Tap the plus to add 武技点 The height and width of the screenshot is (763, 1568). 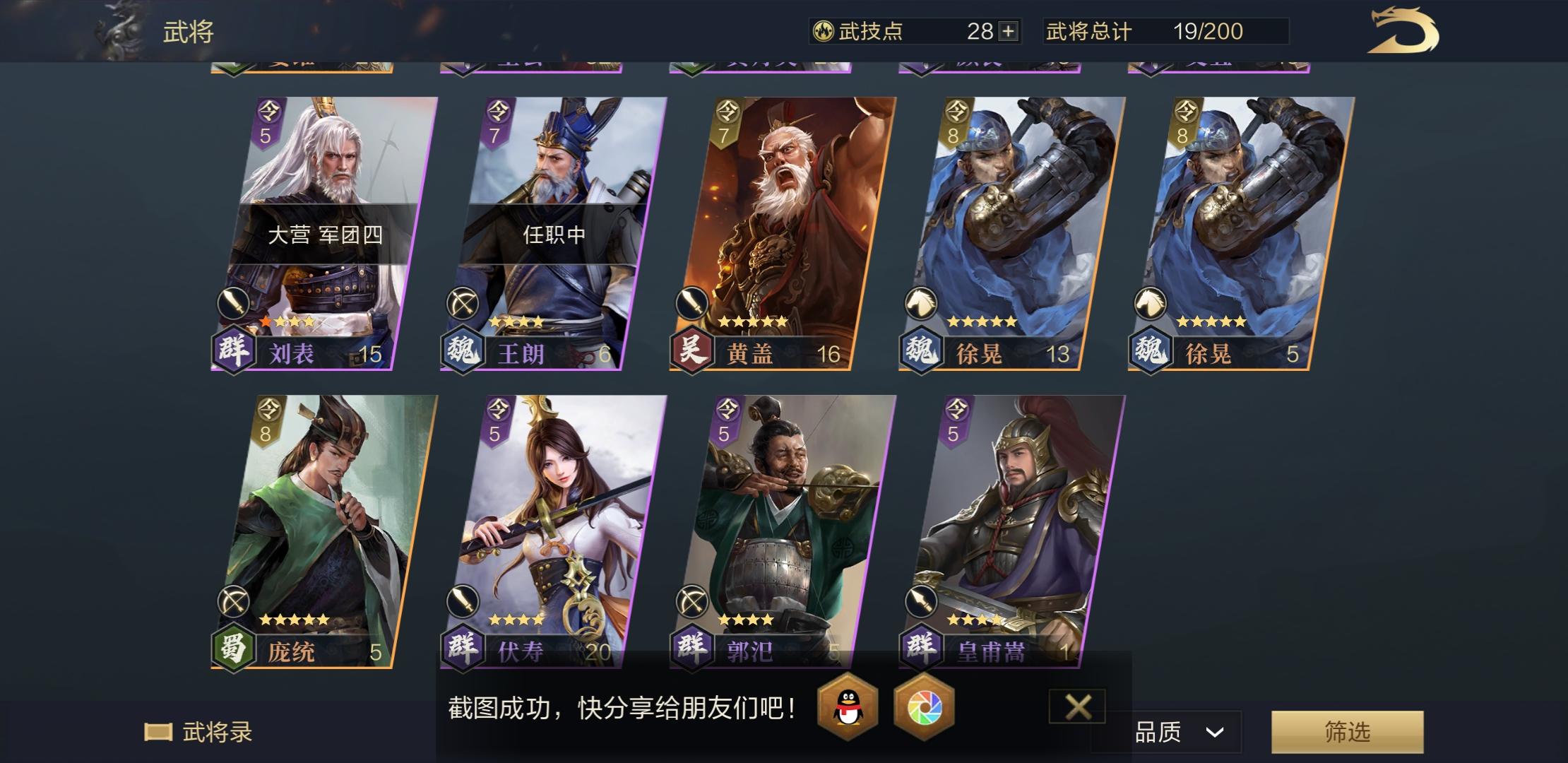click(x=1010, y=31)
